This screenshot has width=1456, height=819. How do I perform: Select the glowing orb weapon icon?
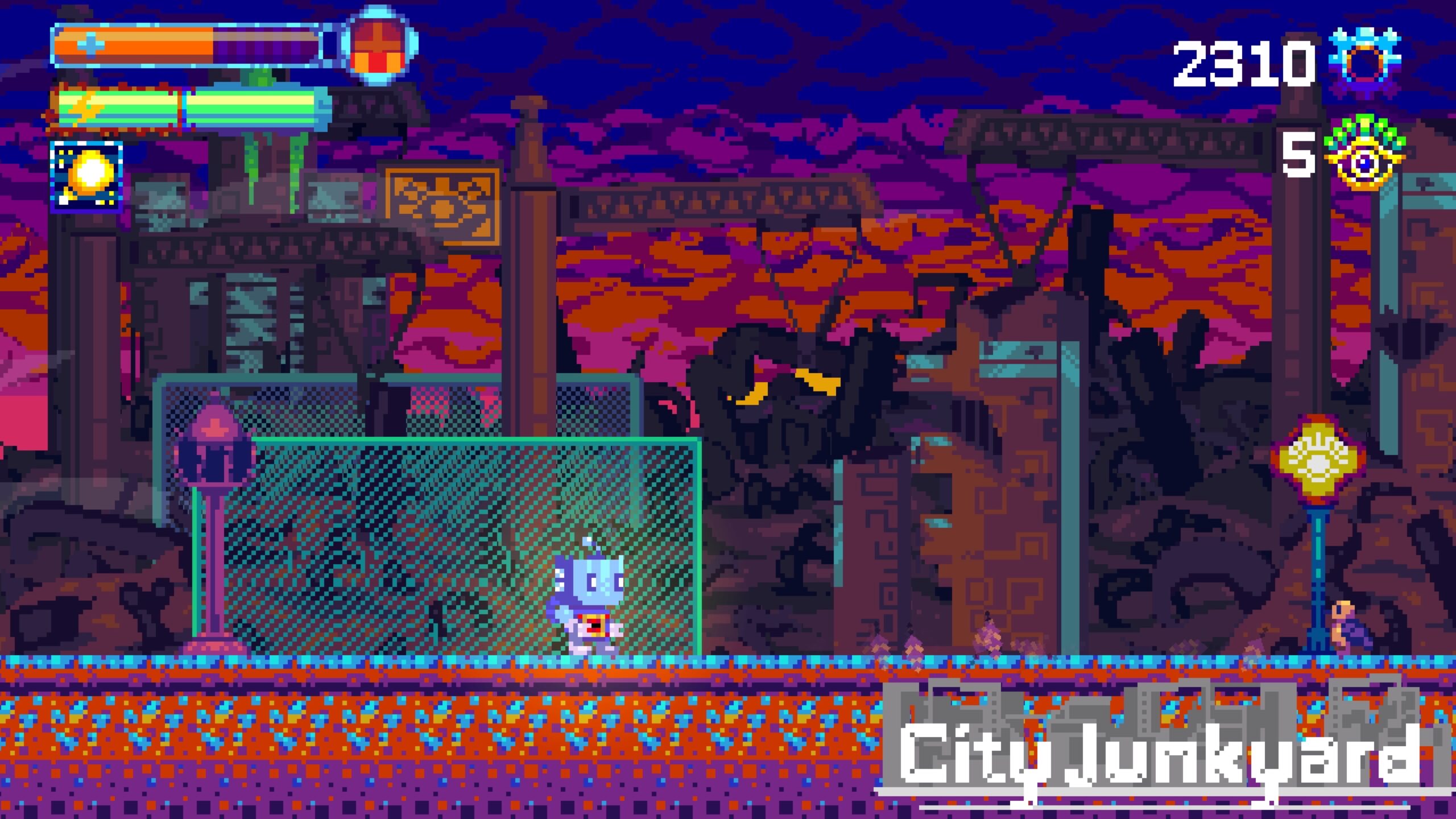tap(87, 176)
